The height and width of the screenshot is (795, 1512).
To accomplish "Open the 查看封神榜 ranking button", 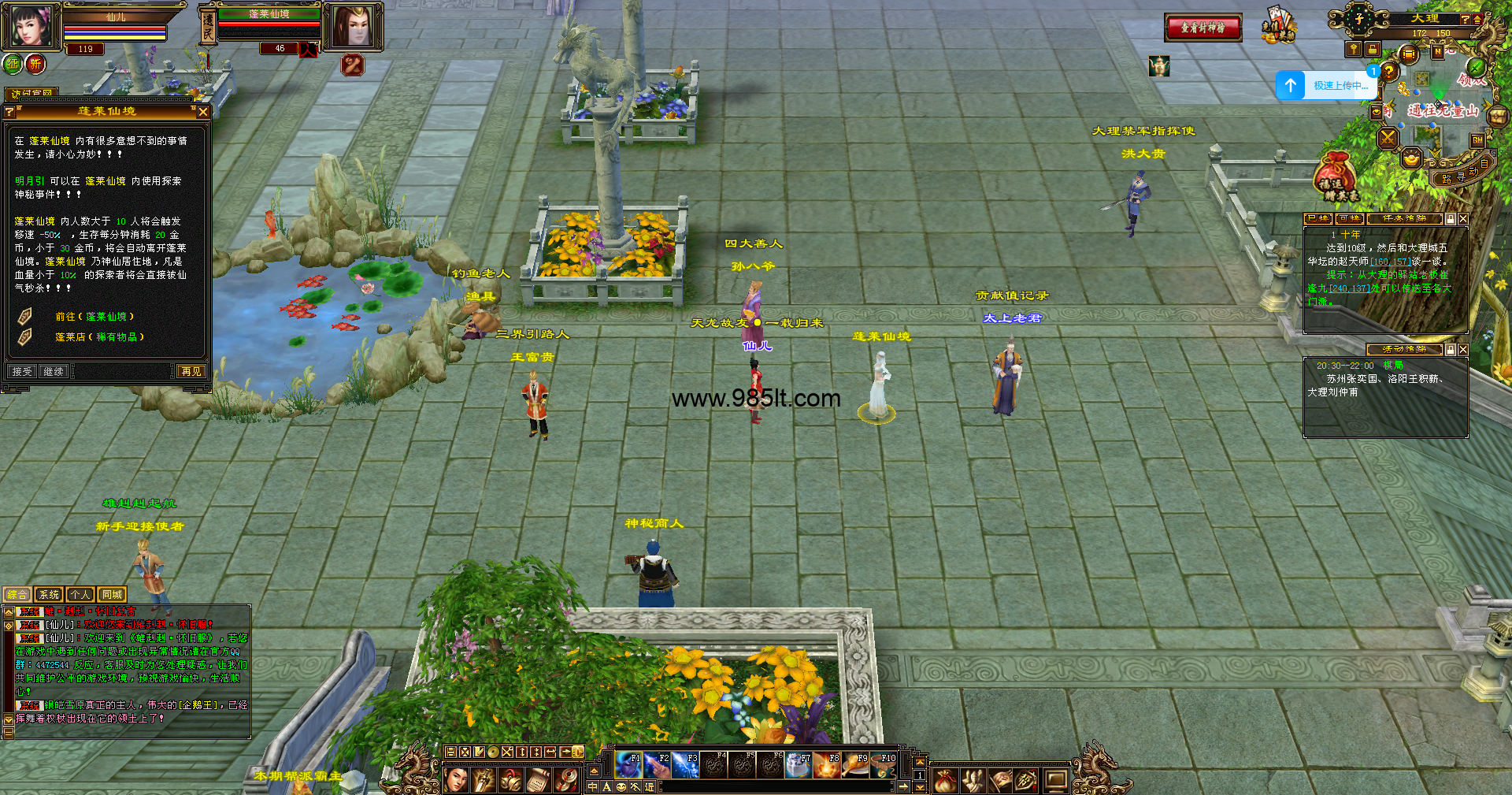I will [x=1203, y=28].
